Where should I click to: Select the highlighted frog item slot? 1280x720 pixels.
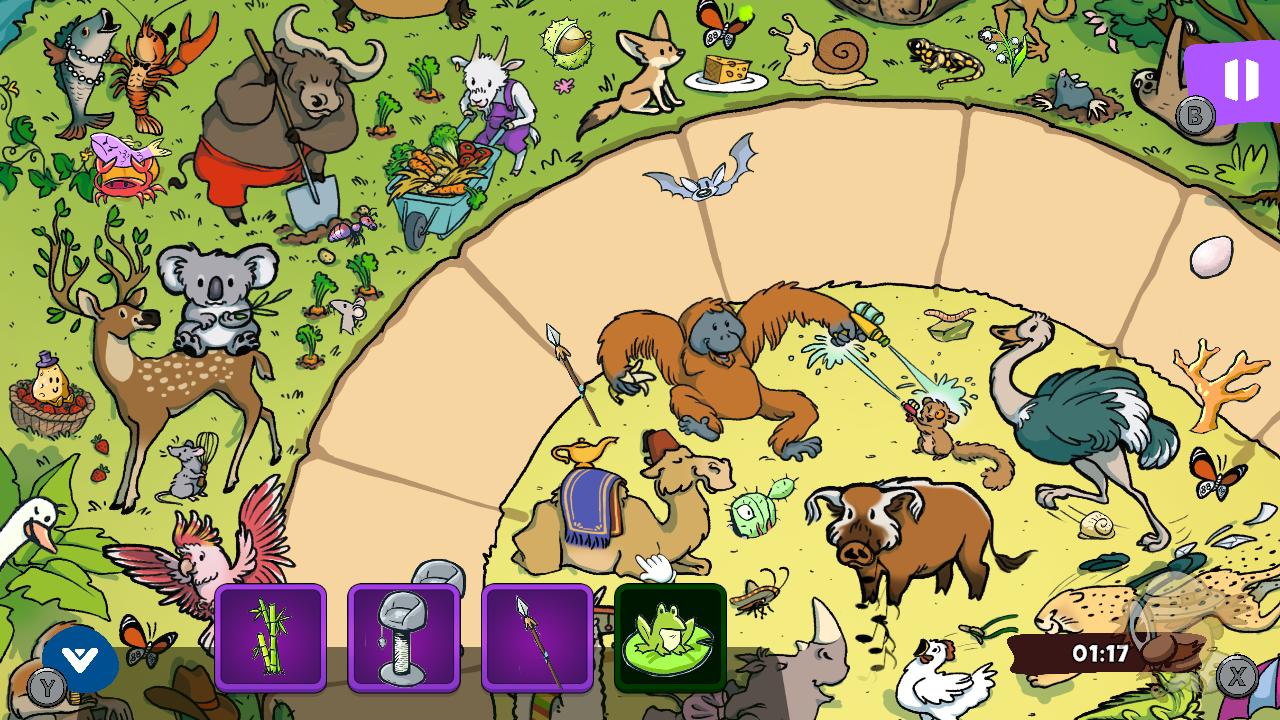pos(670,637)
